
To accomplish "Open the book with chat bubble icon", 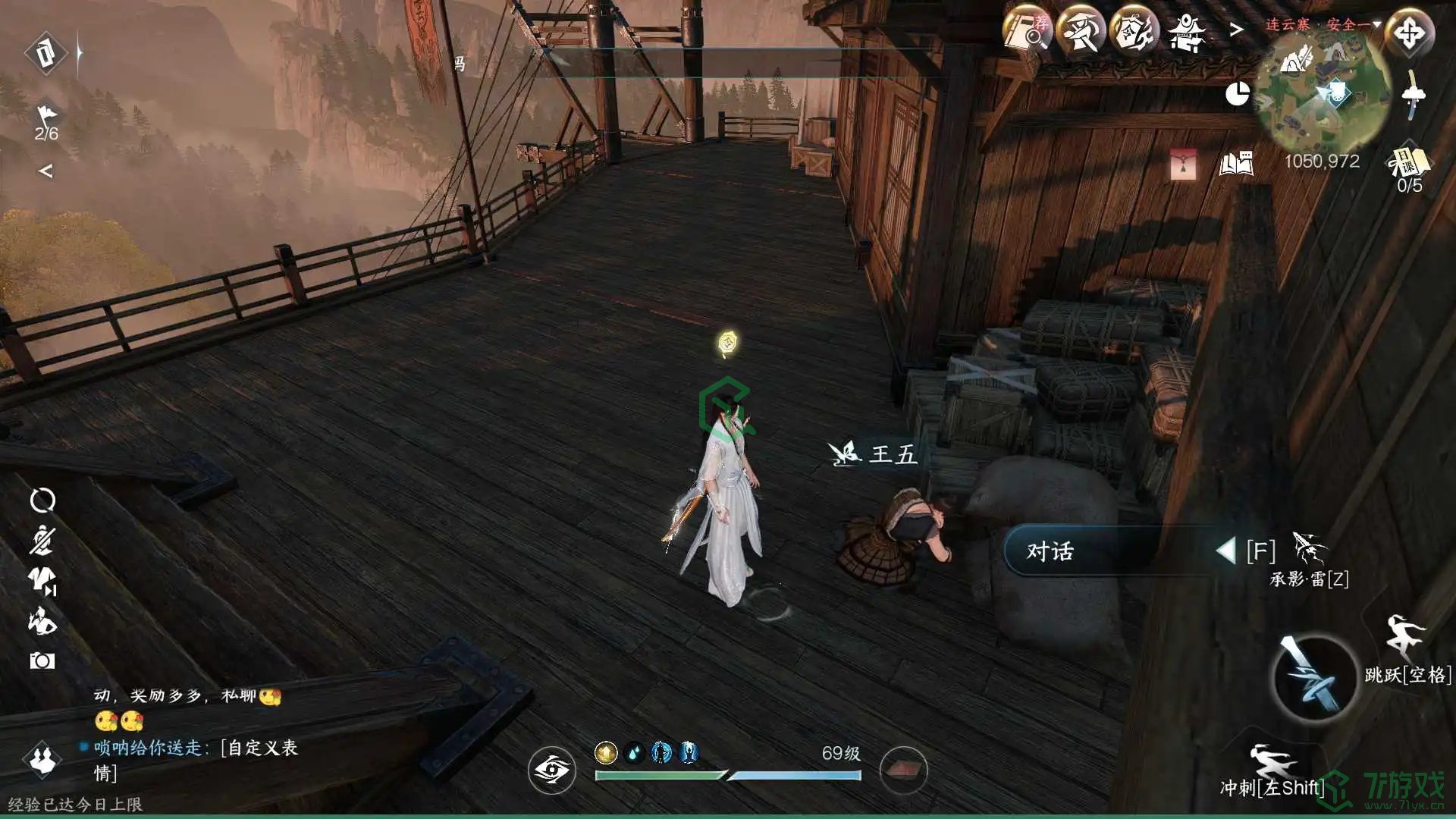I will click(x=1236, y=164).
